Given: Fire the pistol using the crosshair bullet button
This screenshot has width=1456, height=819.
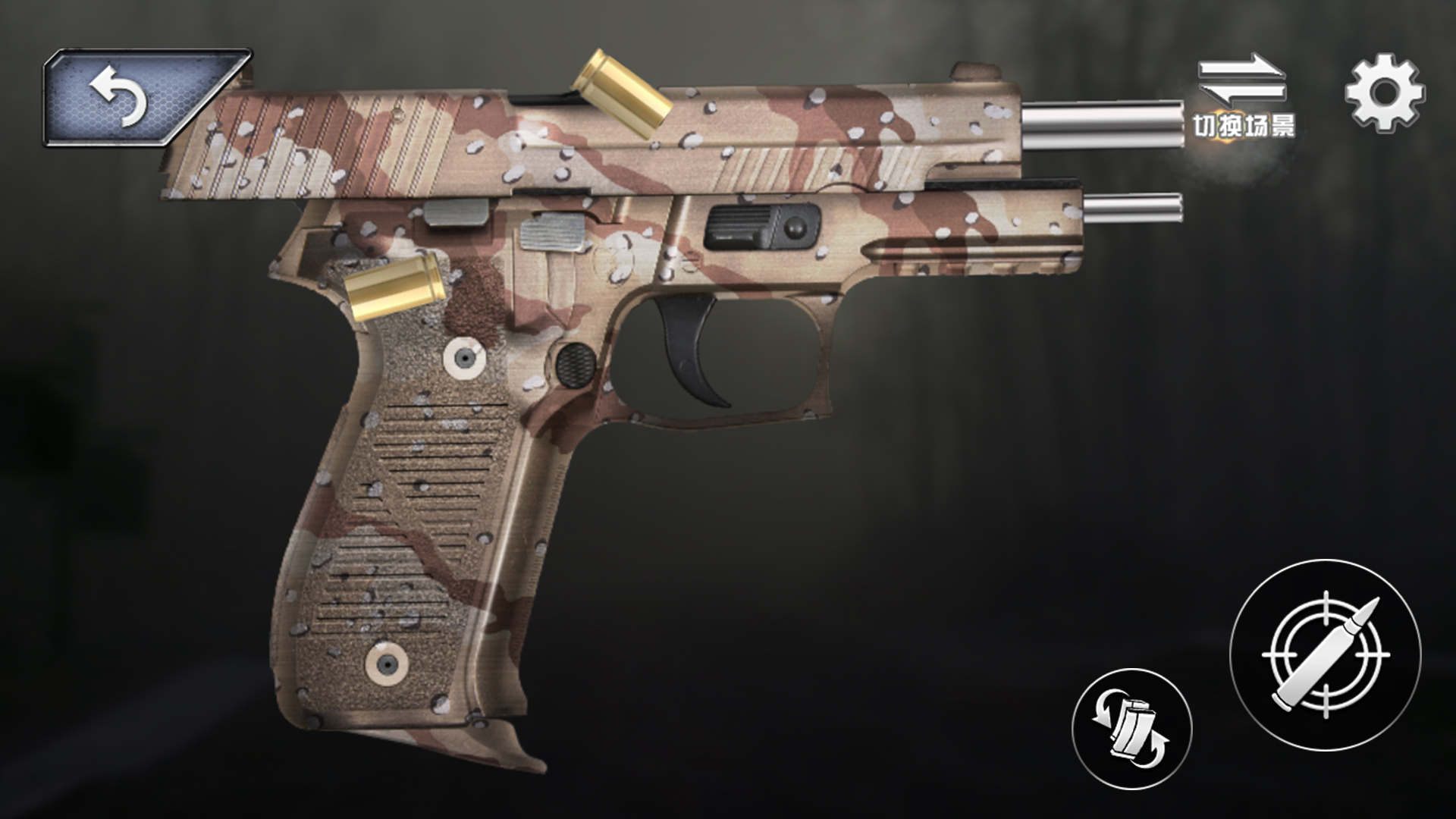Looking at the screenshot, I should [1325, 656].
